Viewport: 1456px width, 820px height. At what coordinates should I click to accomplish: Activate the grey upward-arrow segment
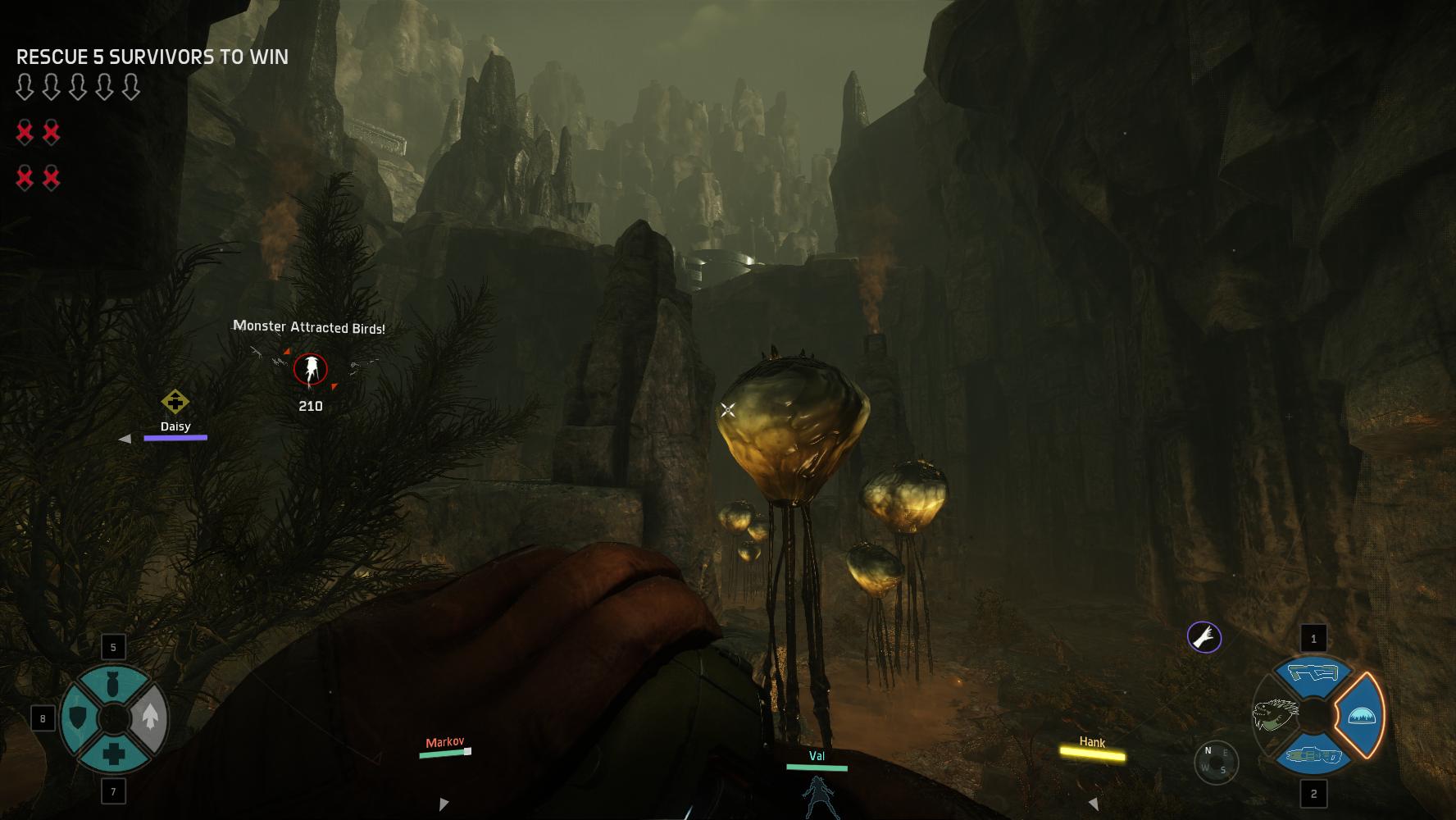click(x=149, y=718)
